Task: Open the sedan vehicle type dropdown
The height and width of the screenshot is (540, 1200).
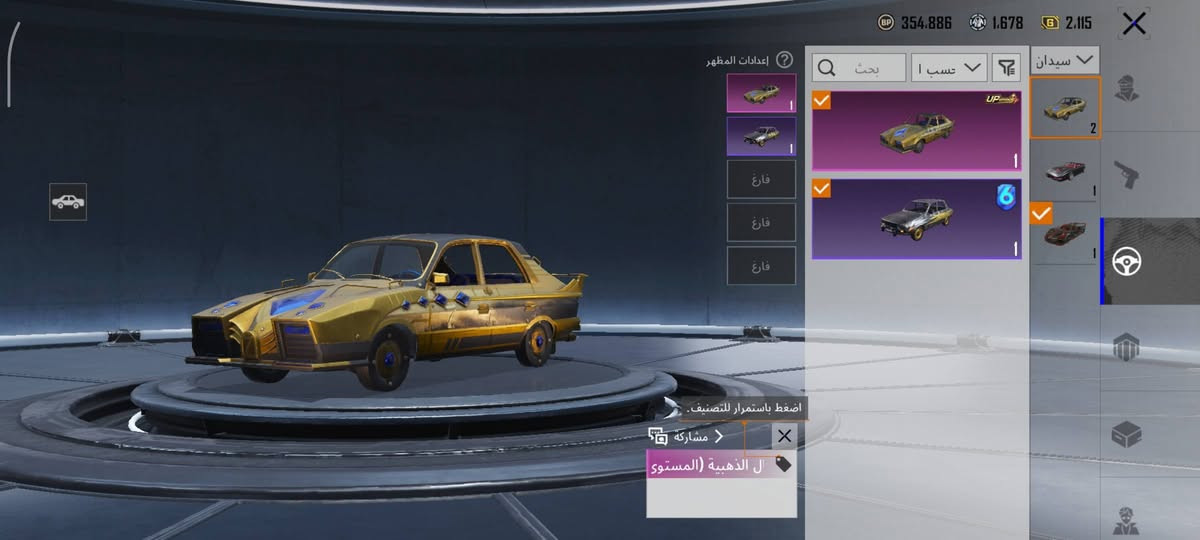Action: coord(1067,60)
